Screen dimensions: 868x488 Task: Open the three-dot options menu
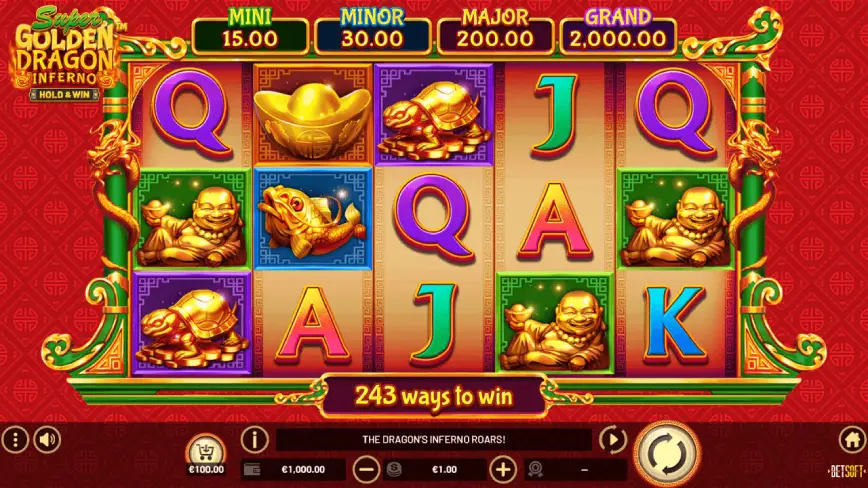pos(14,439)
